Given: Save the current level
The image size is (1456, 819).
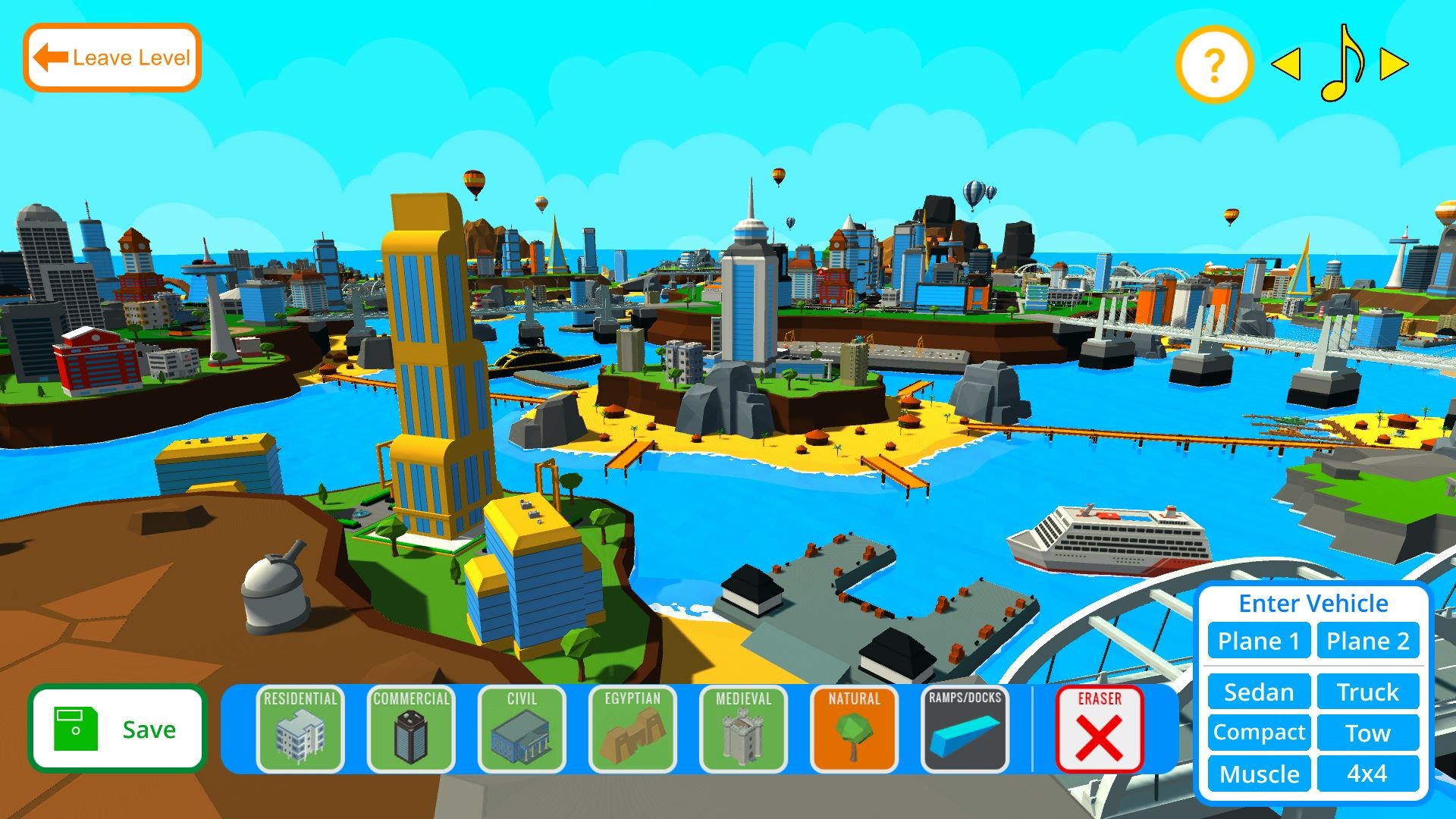Looking at the screenshot, I should [118, 729].
